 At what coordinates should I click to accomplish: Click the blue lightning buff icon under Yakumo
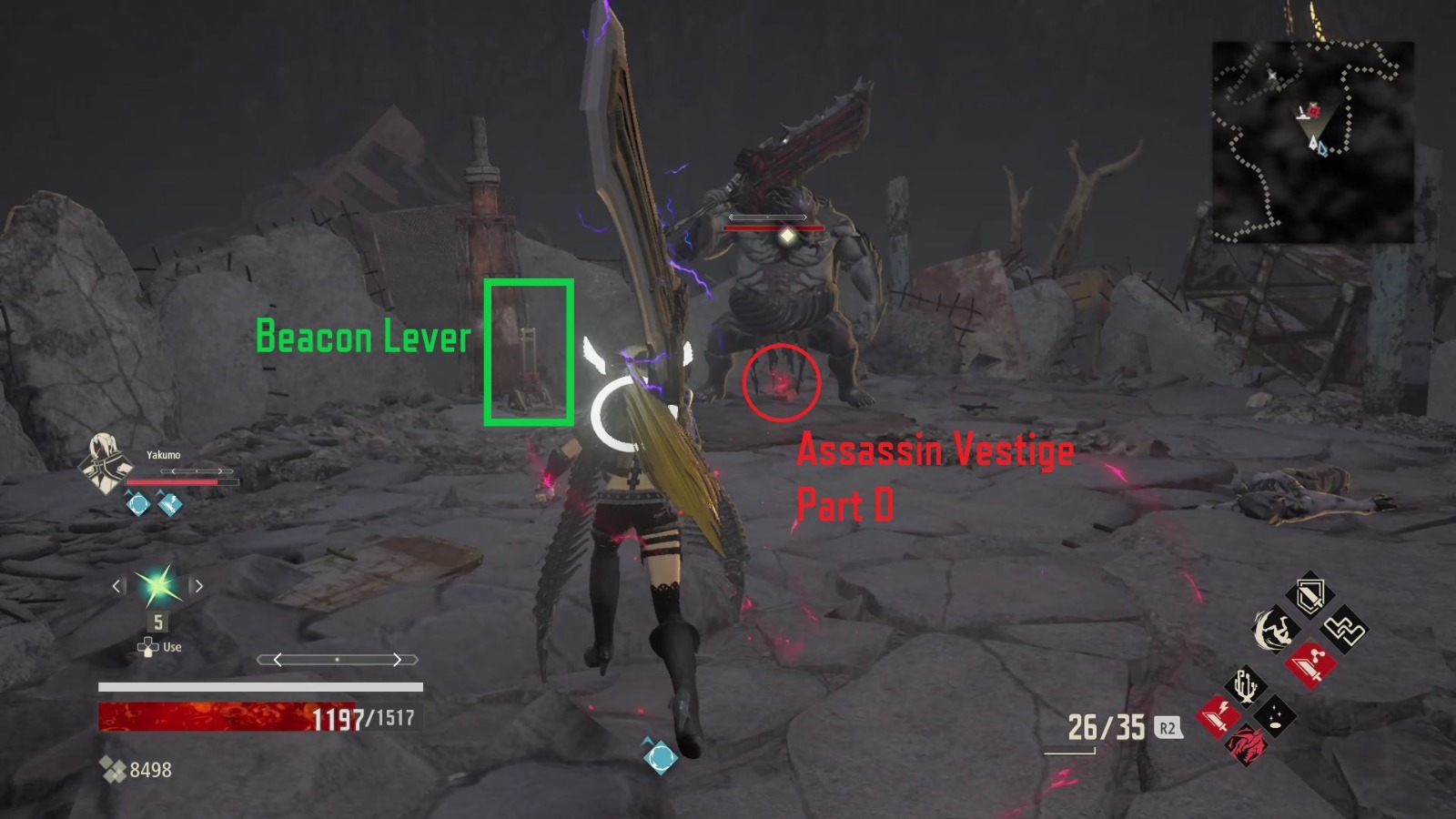point(169,503)
